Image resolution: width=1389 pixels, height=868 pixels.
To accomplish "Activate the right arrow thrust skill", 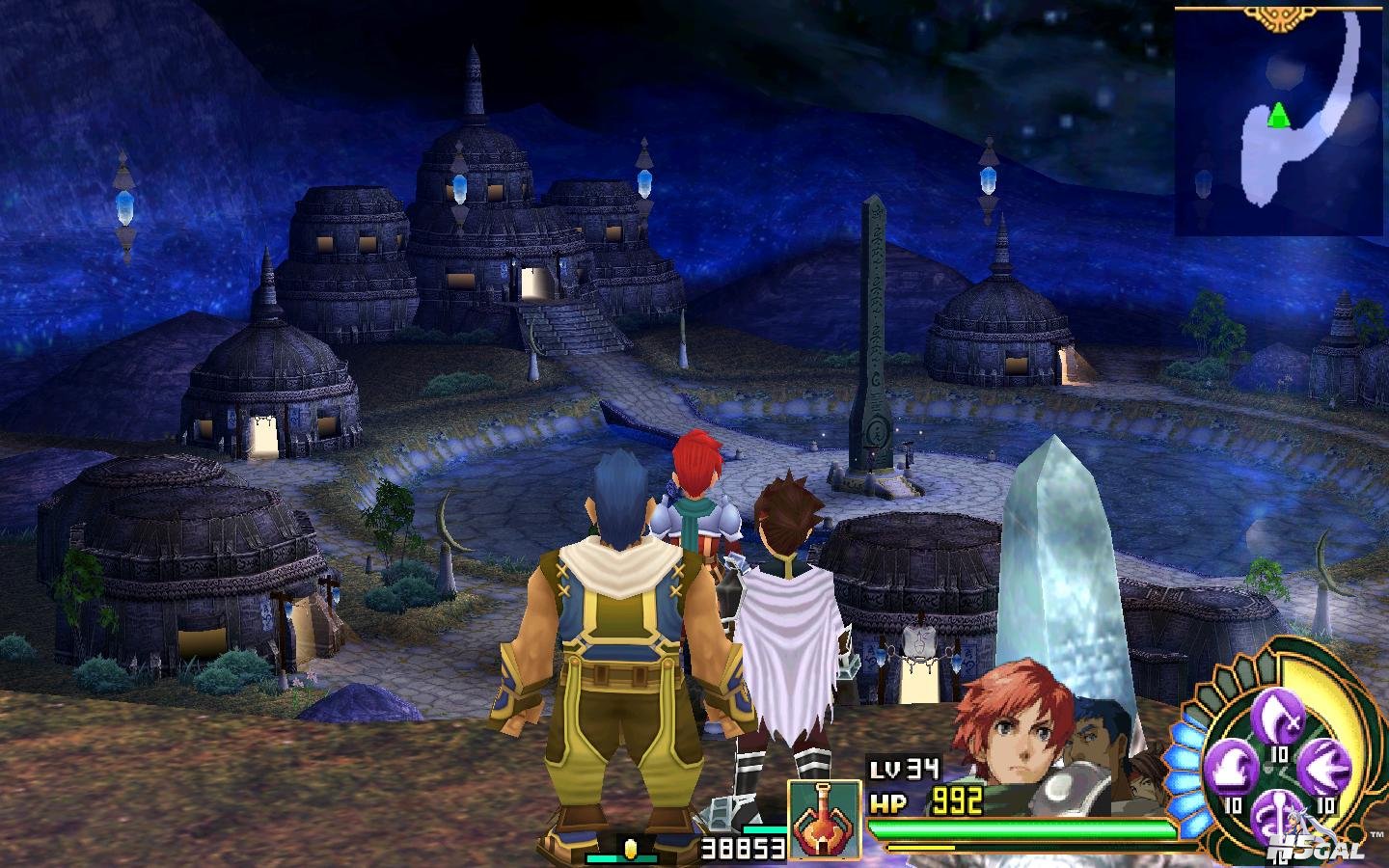I will 1325,769.
